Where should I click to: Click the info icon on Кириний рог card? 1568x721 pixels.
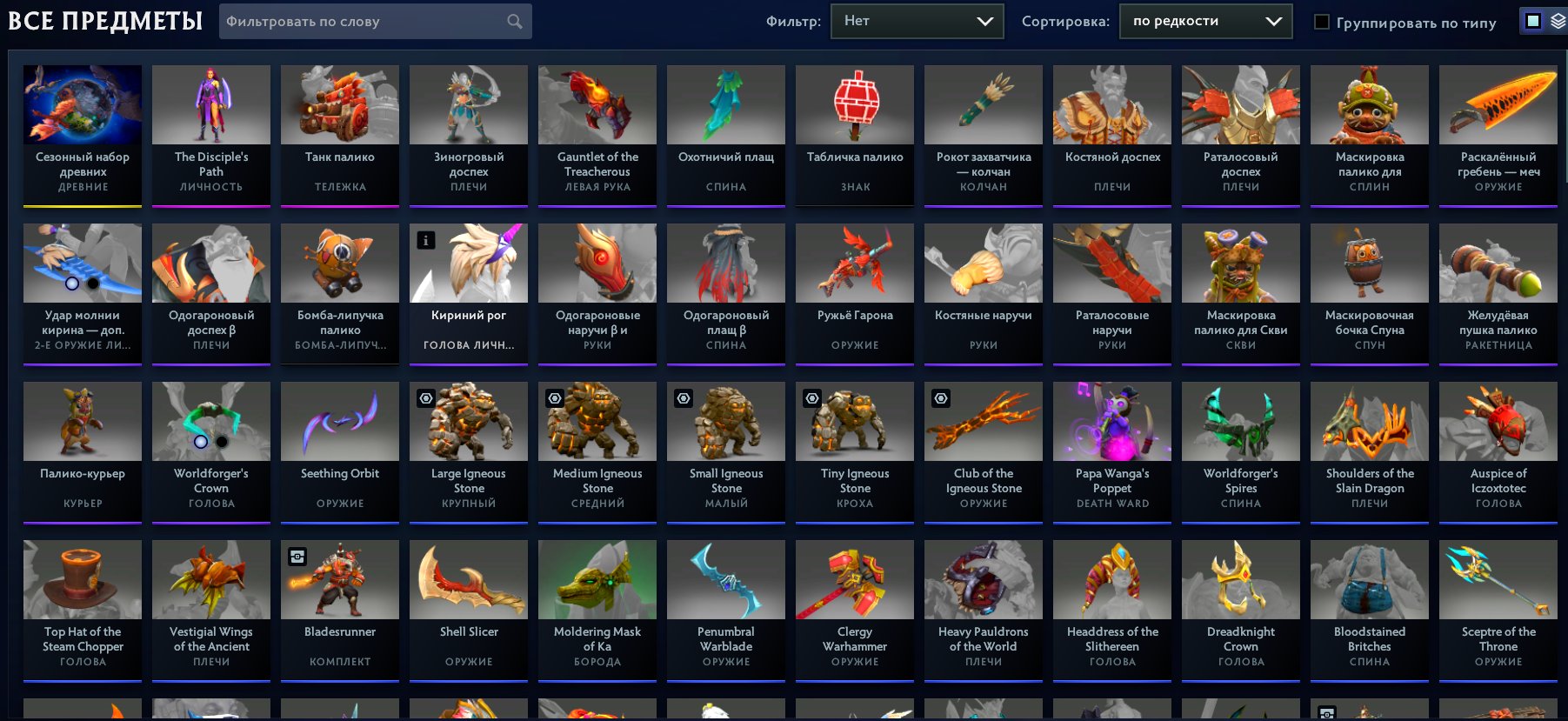424,240
